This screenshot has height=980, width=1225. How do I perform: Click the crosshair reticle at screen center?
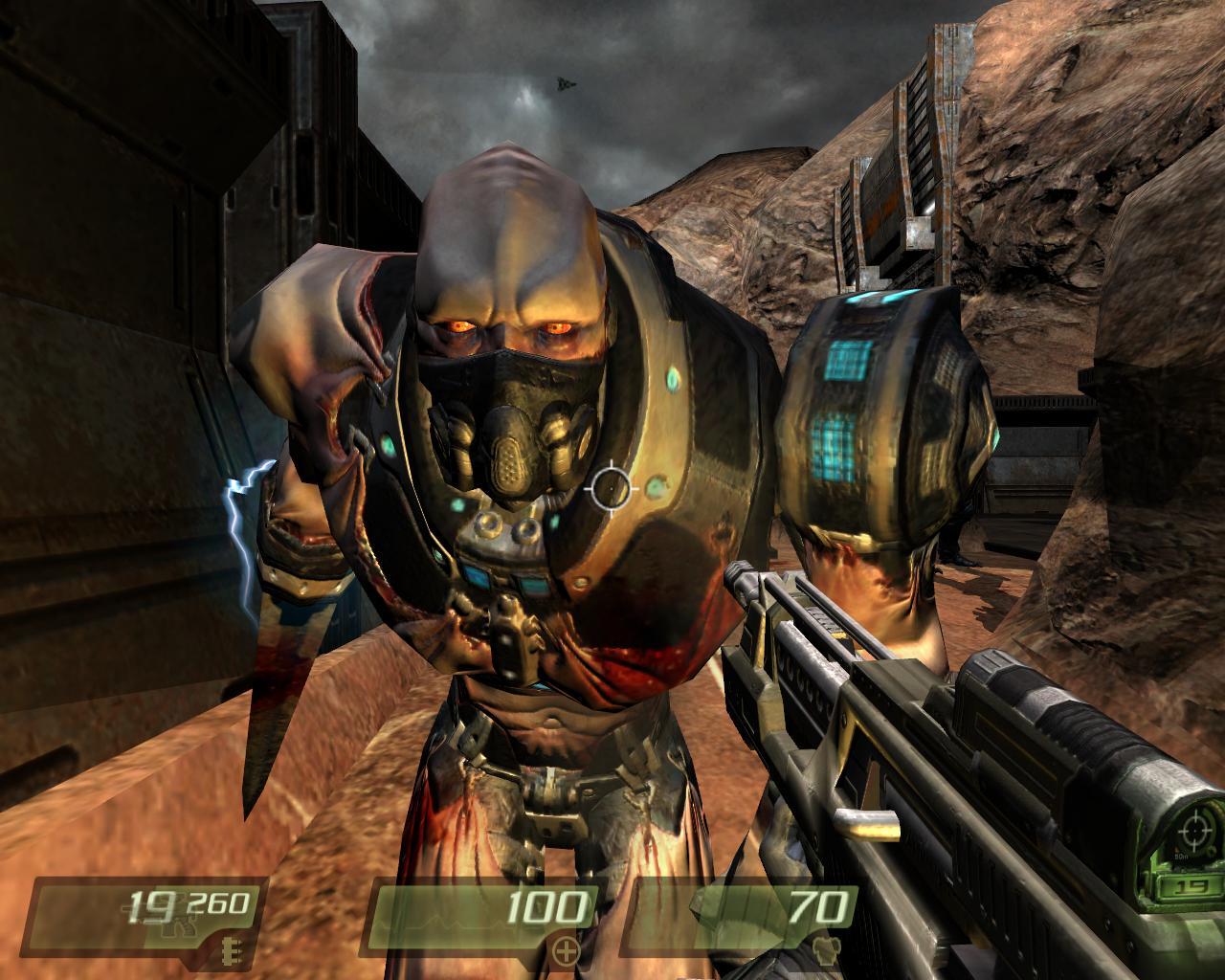[610, 490]
